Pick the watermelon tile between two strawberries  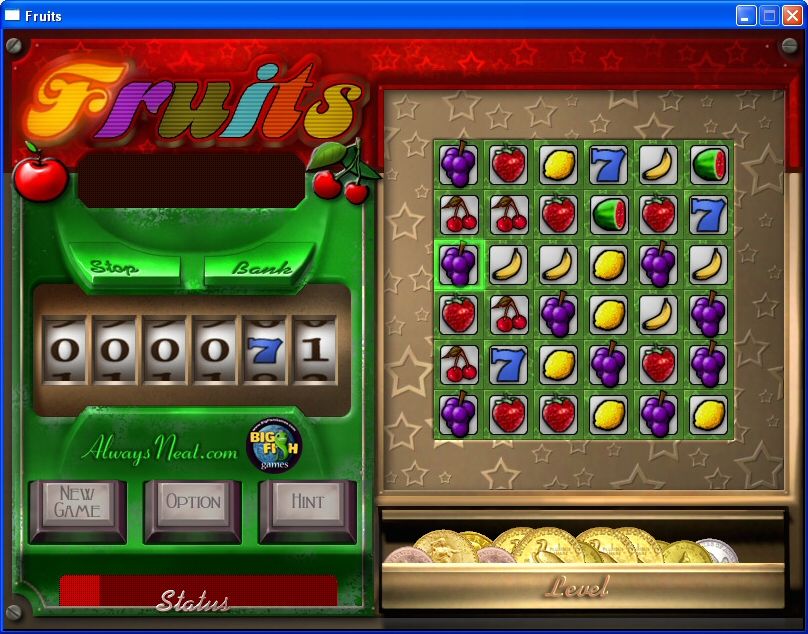pos(608,214)
